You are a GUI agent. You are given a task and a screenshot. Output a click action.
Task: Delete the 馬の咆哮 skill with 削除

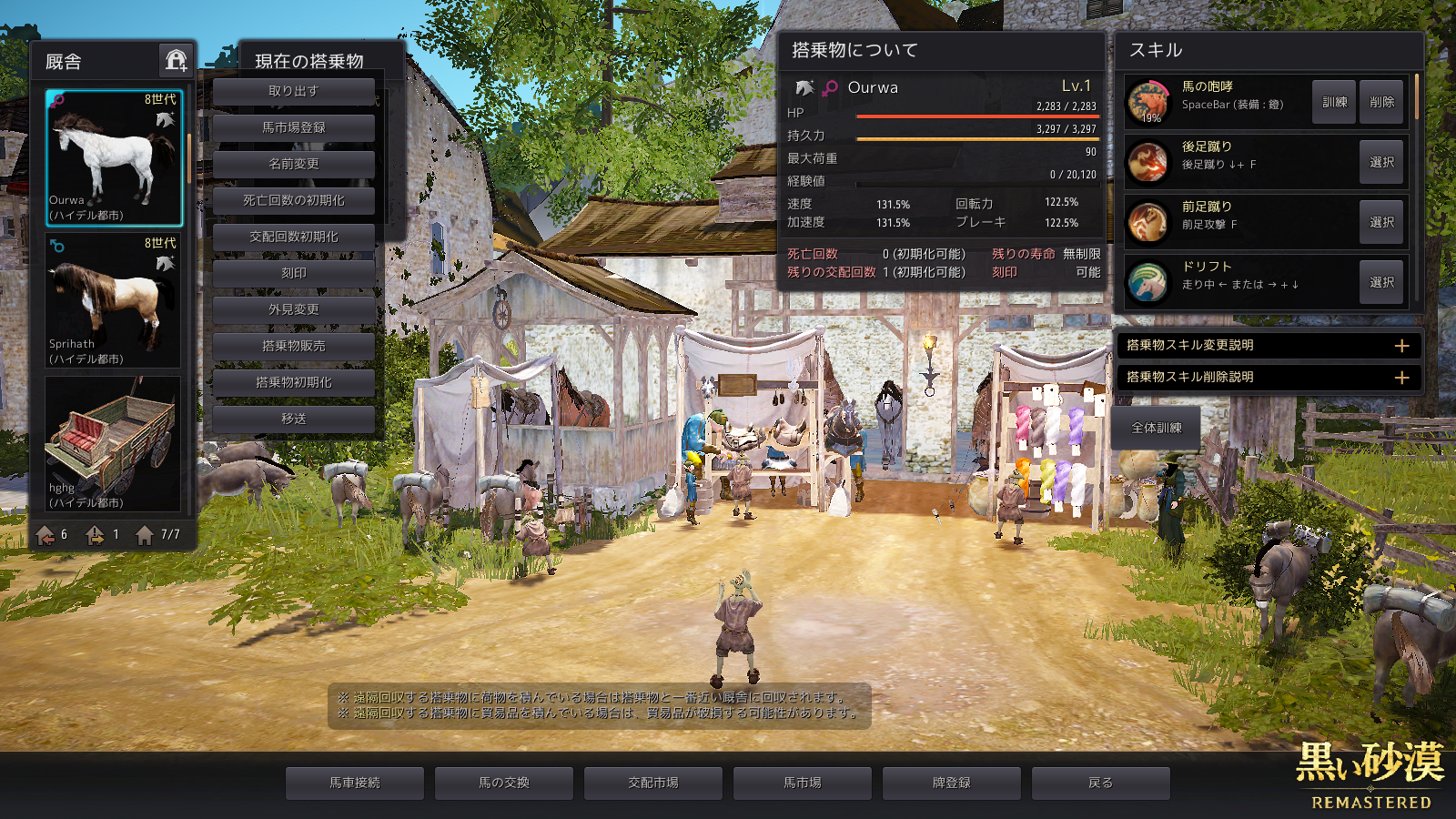pyautogui.click(x=1381, y=102)
